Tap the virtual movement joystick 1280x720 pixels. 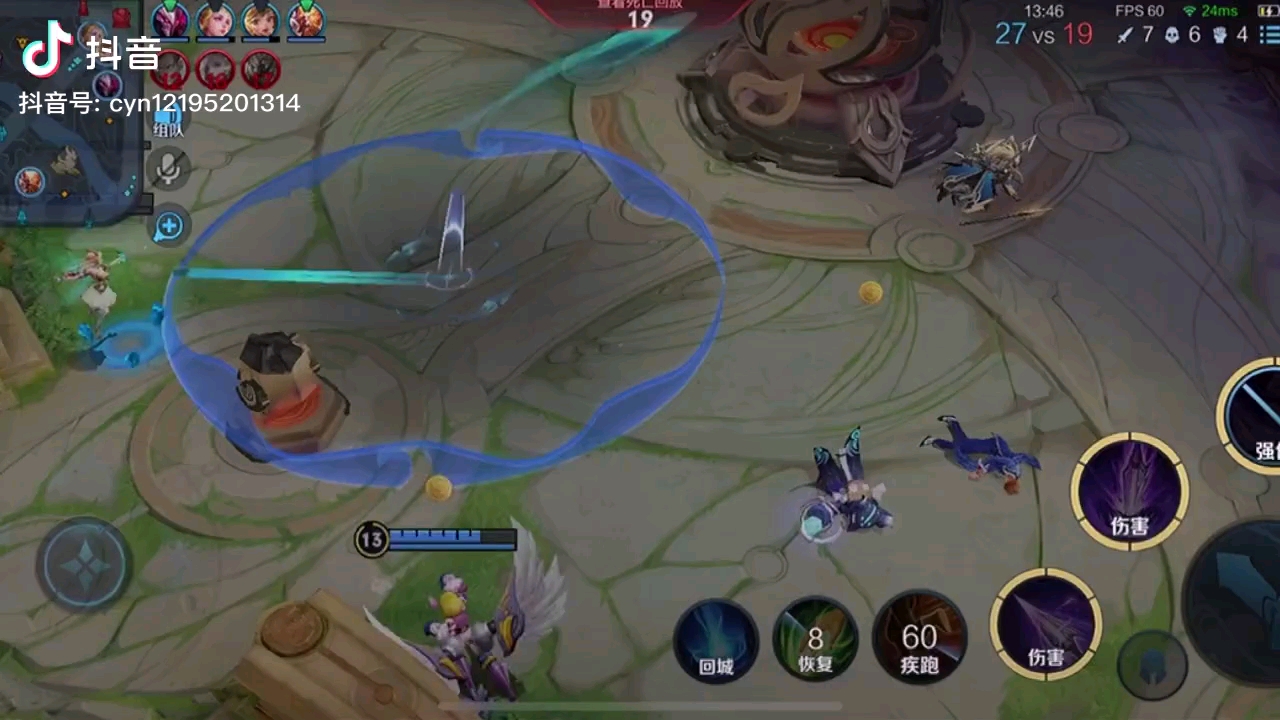[x=84, y=565]
